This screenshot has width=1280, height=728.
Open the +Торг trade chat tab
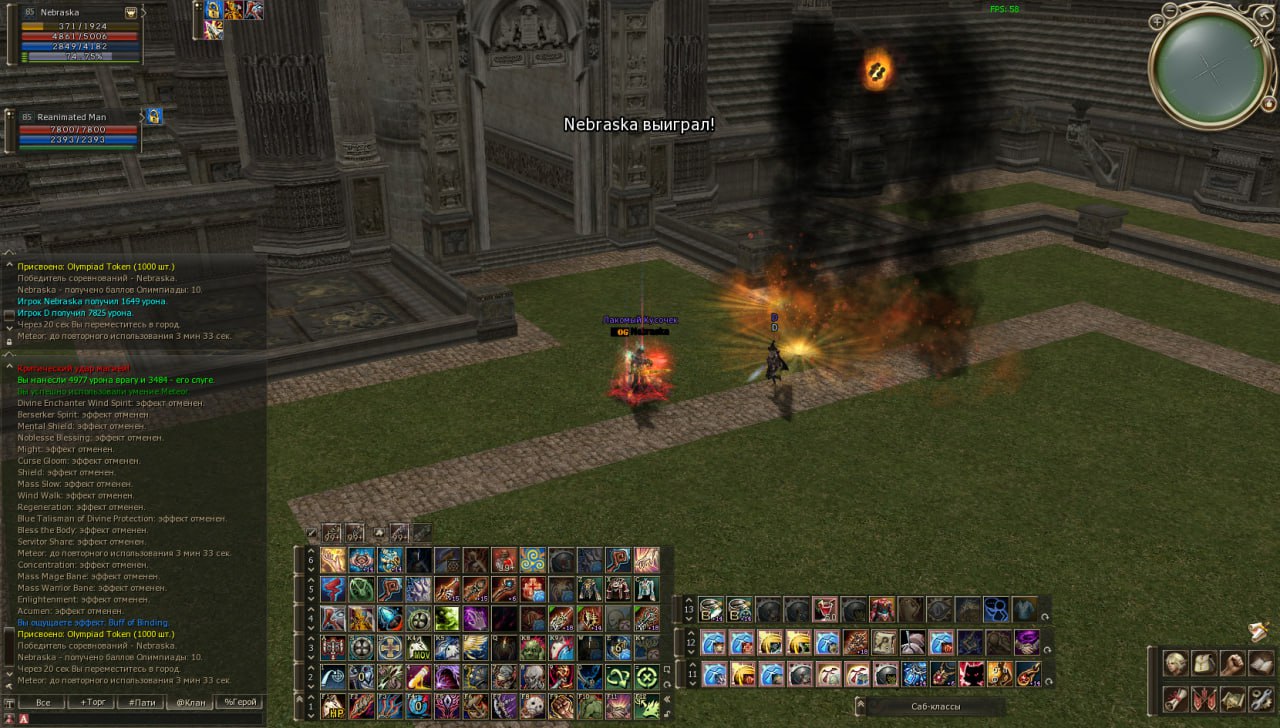pos(92,702)
